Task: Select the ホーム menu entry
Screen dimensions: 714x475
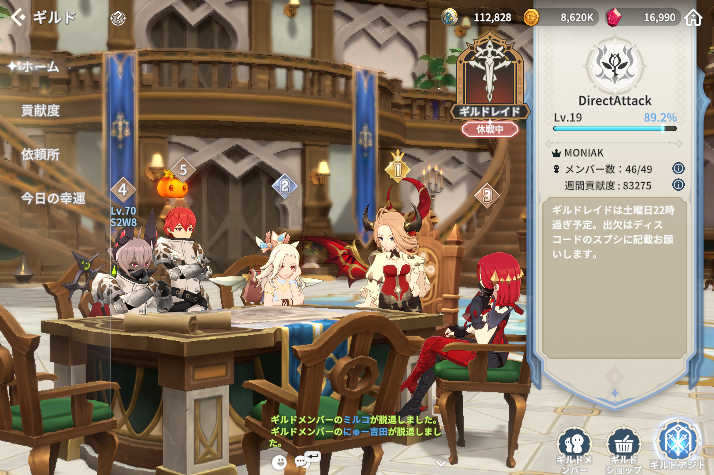Action: click(x=38, y=66)
